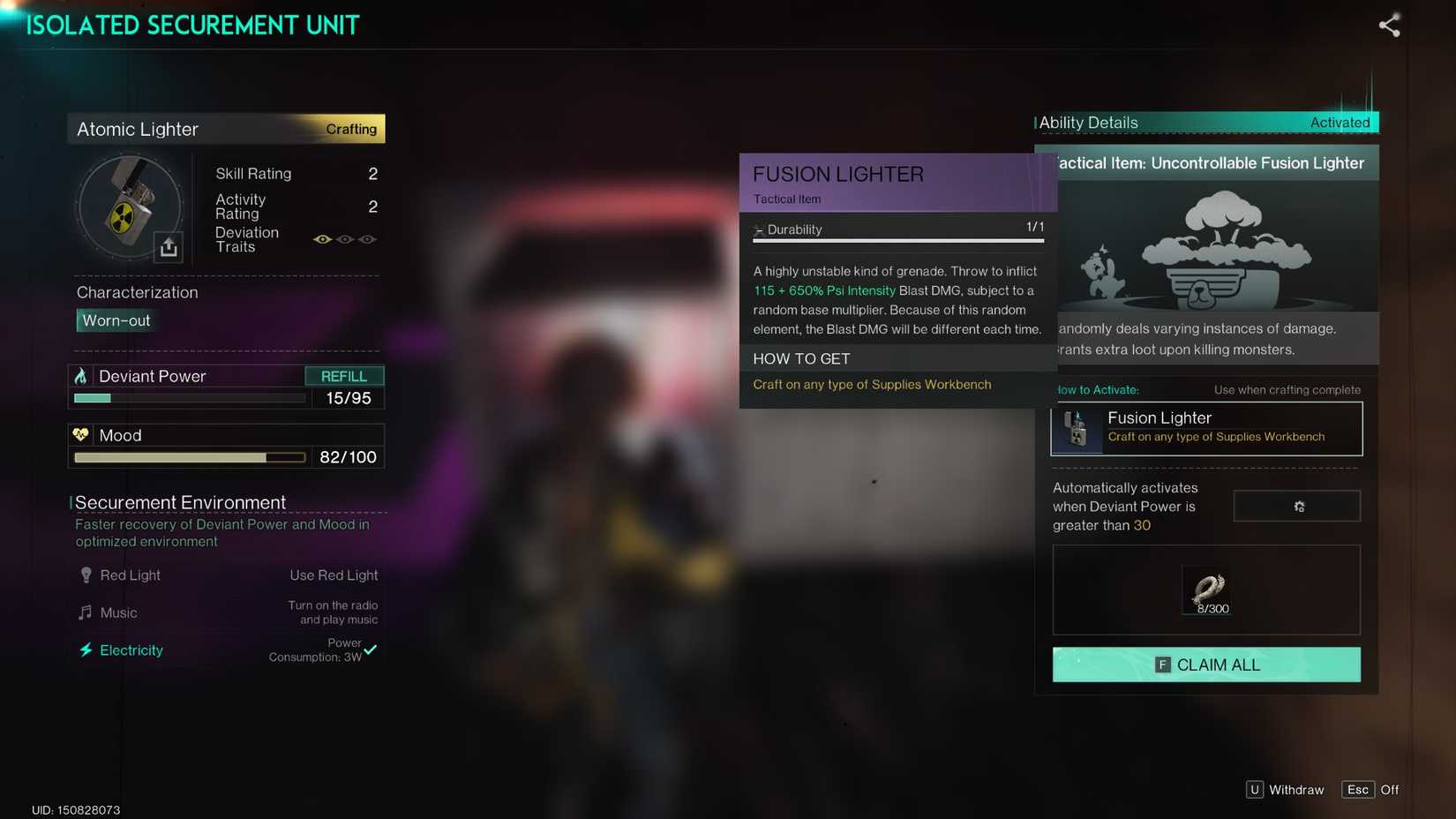The image size is (1456, 819).
Task: Select the Red Light bulb icon
Action: pos(85,575)
